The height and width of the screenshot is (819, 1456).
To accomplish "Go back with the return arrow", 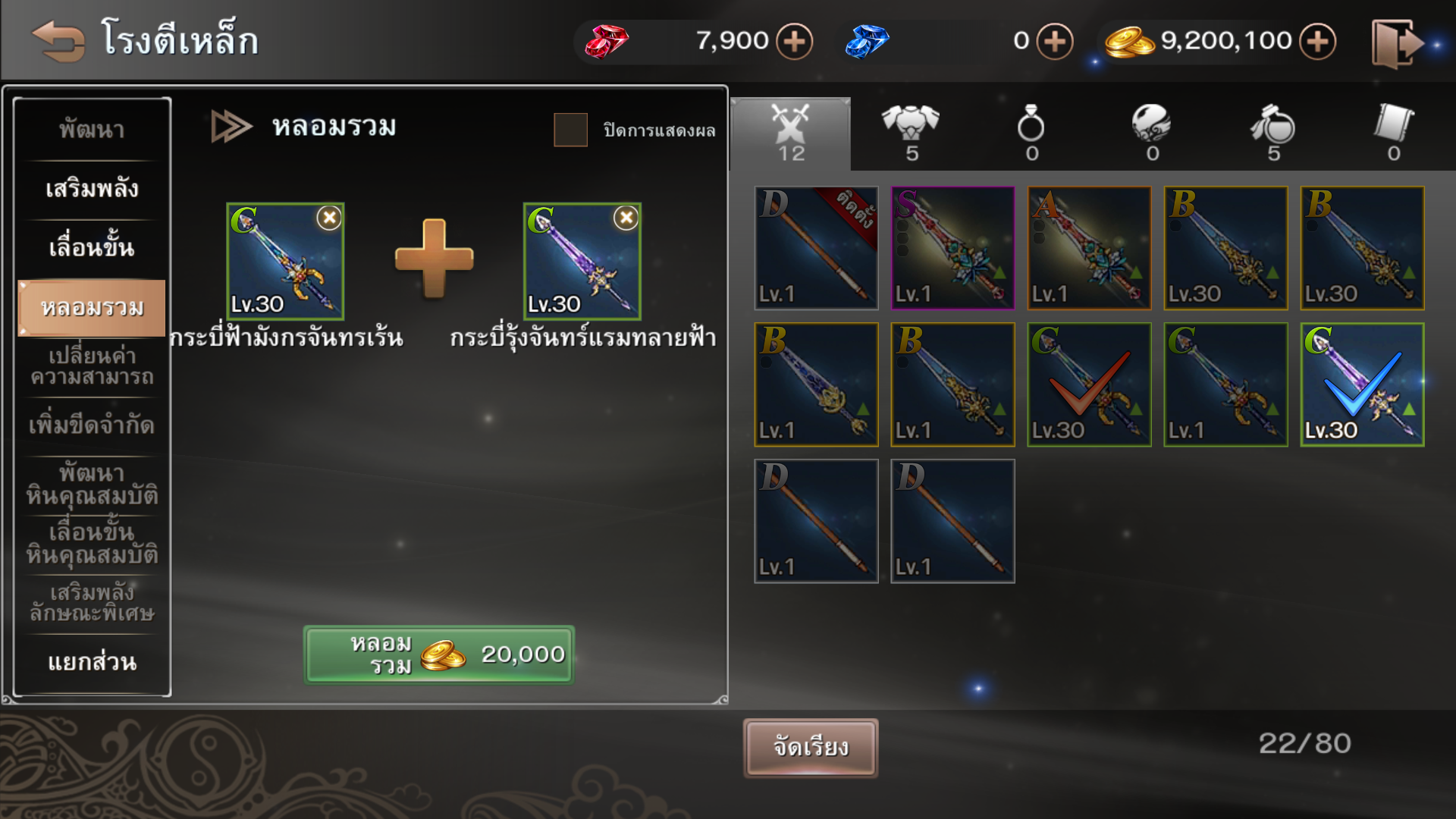I will tap(58, 41).
